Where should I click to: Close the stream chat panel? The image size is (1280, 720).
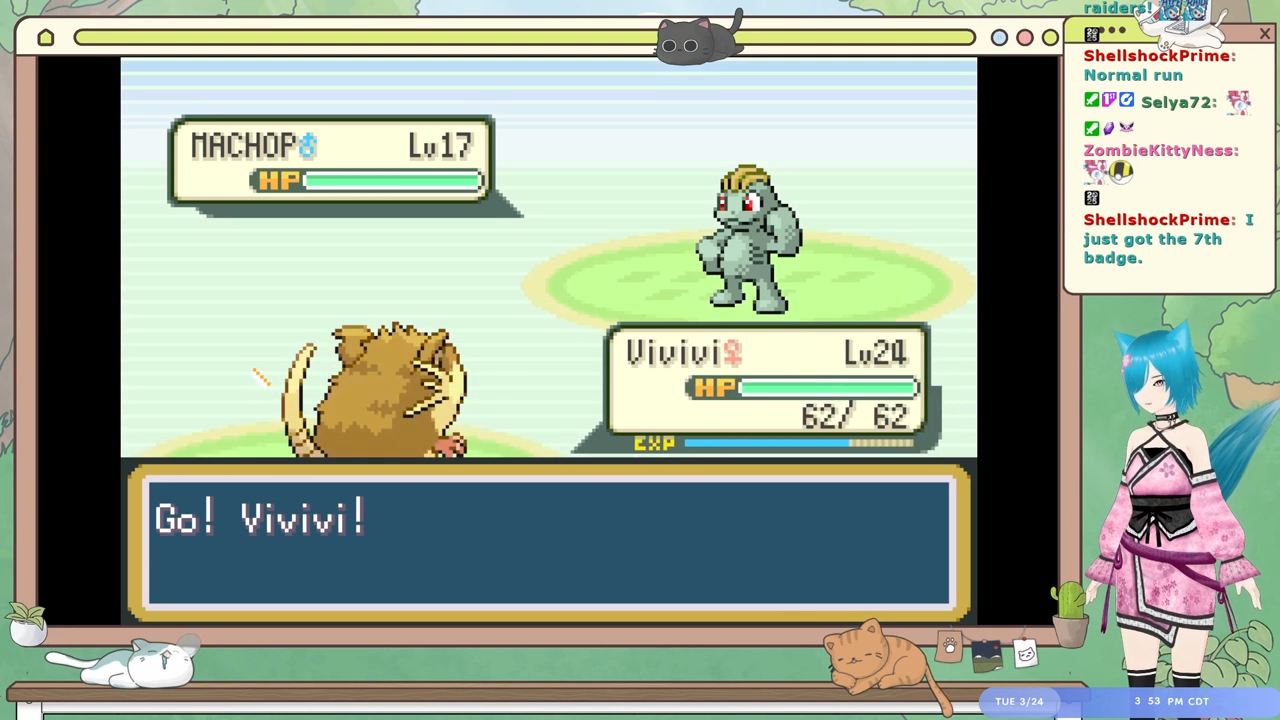coord(1265,35)
